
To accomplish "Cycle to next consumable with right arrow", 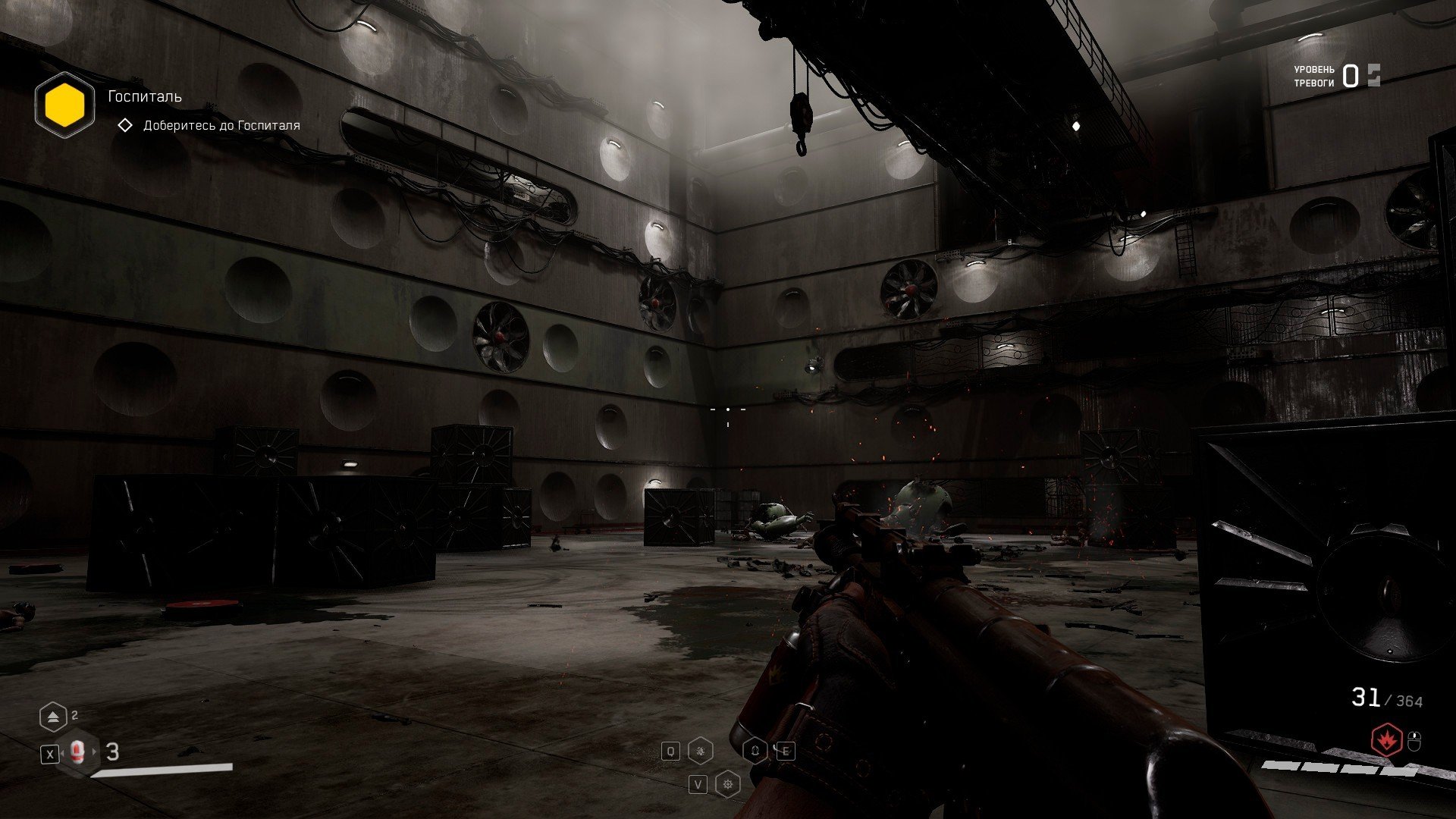I will 95,752.
